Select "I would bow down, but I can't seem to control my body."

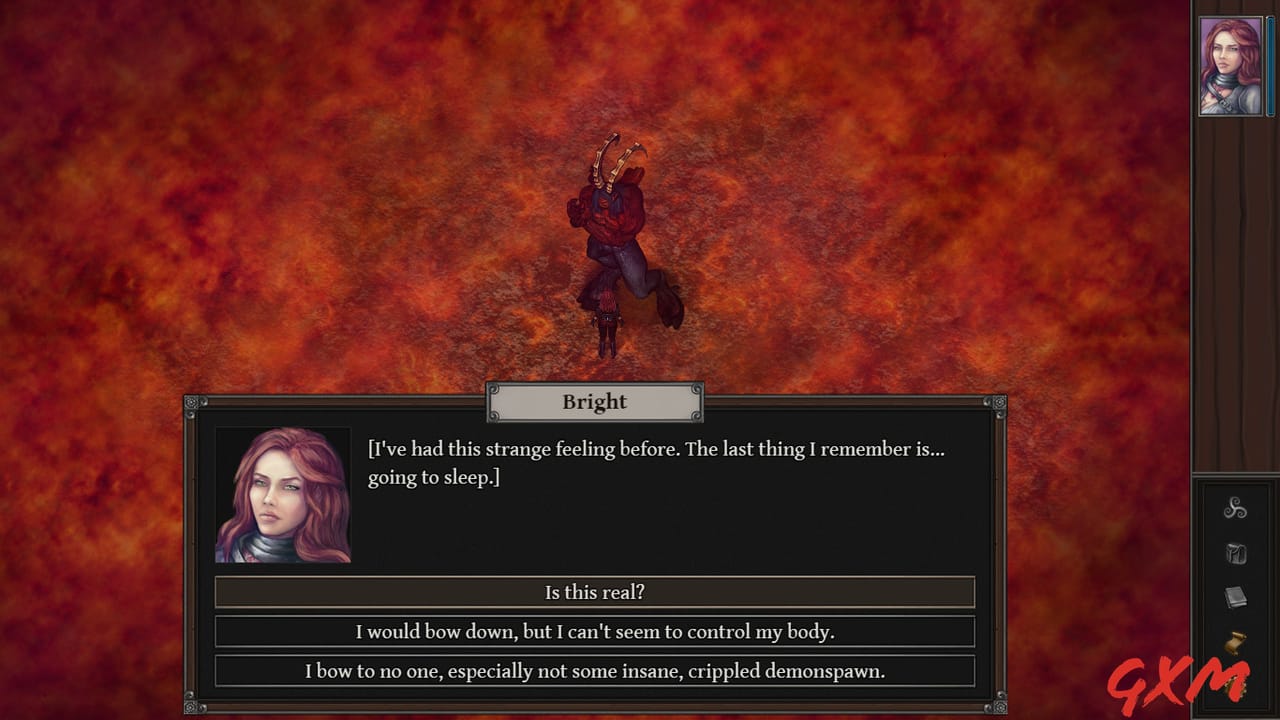point(593,631)
